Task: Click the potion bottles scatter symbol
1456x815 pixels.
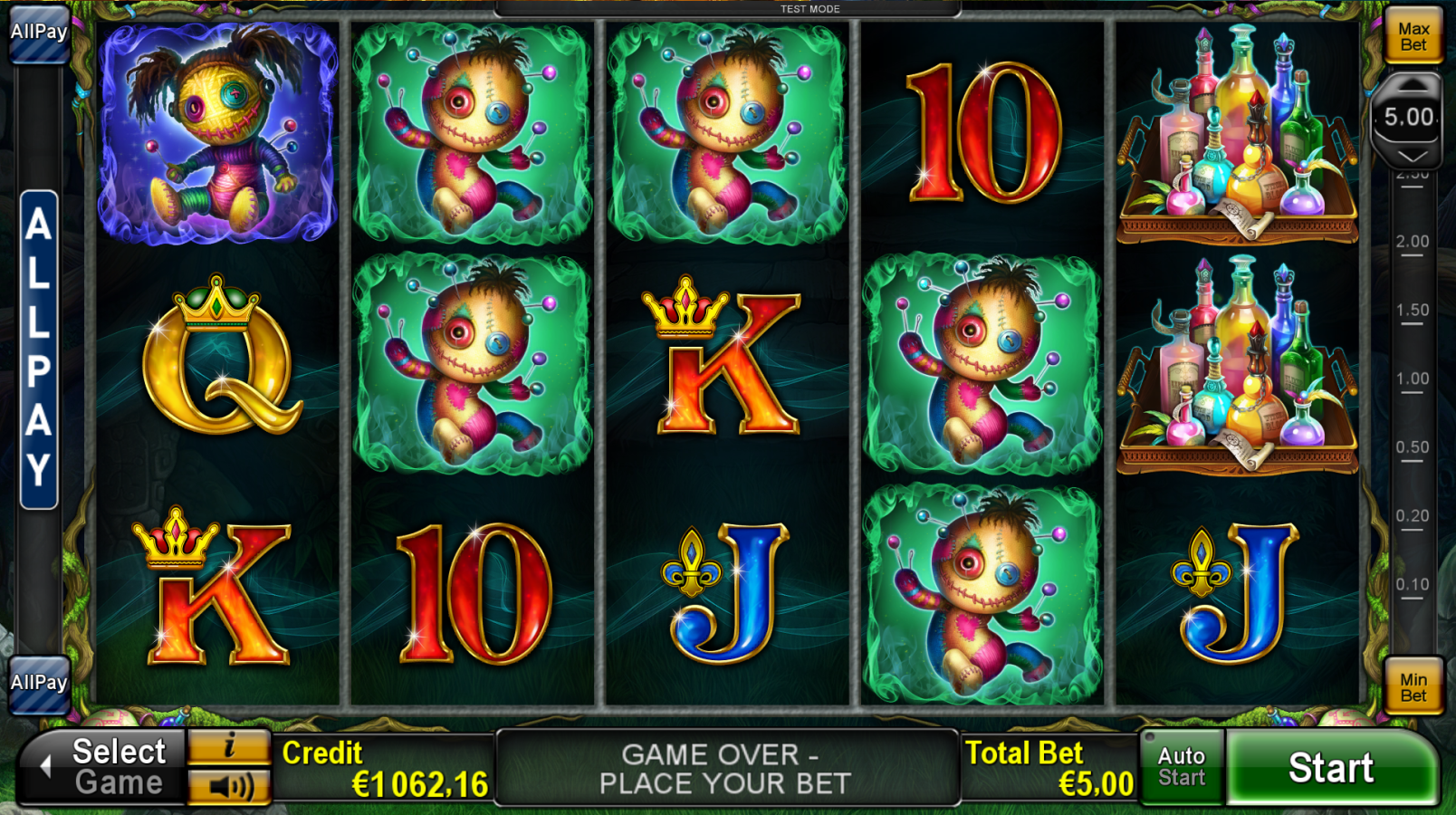Action: coord(1237,136)
